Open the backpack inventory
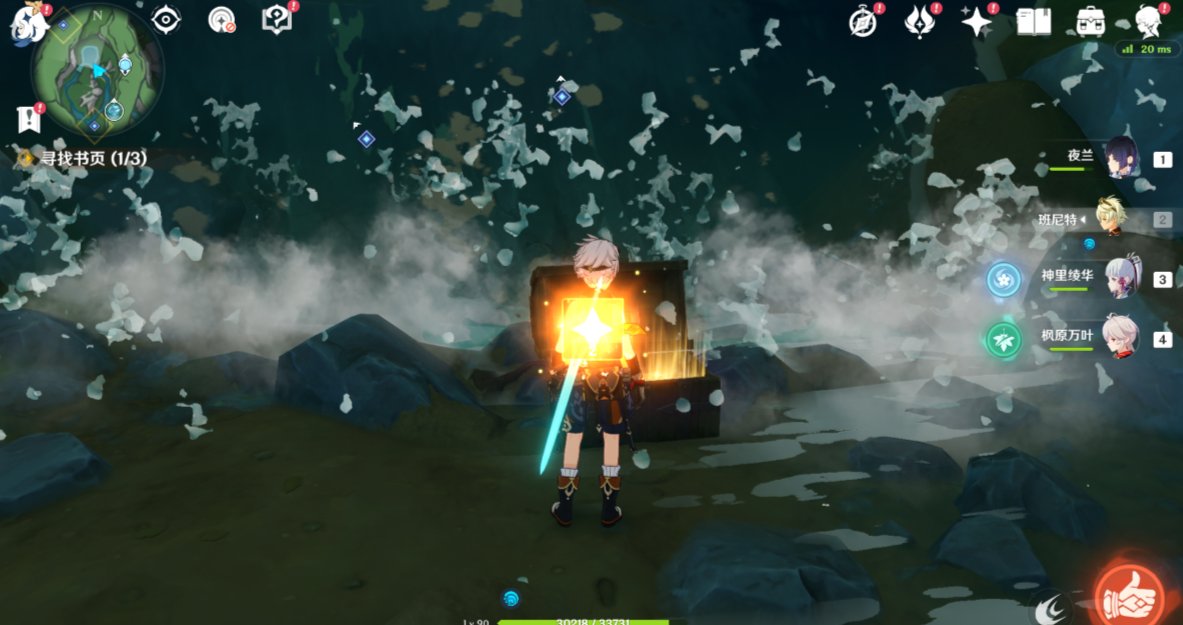 tap(1090, 22)
